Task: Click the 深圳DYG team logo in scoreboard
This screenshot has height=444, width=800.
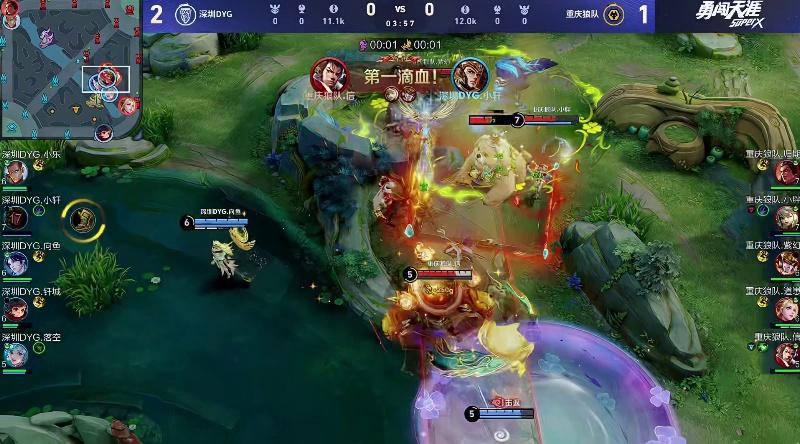Action: 183,15
